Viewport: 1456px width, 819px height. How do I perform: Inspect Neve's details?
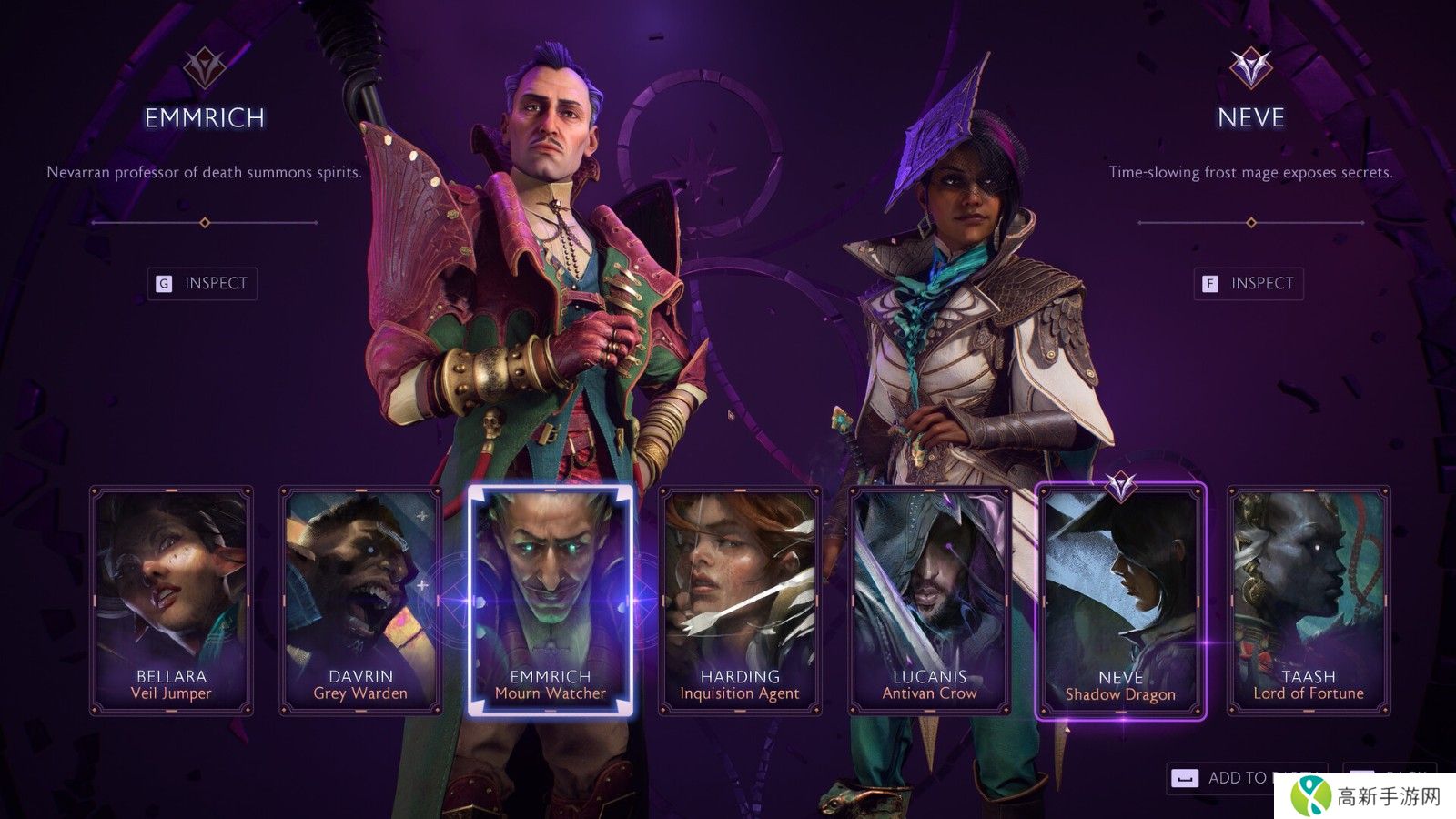(x=1249, y=284)
